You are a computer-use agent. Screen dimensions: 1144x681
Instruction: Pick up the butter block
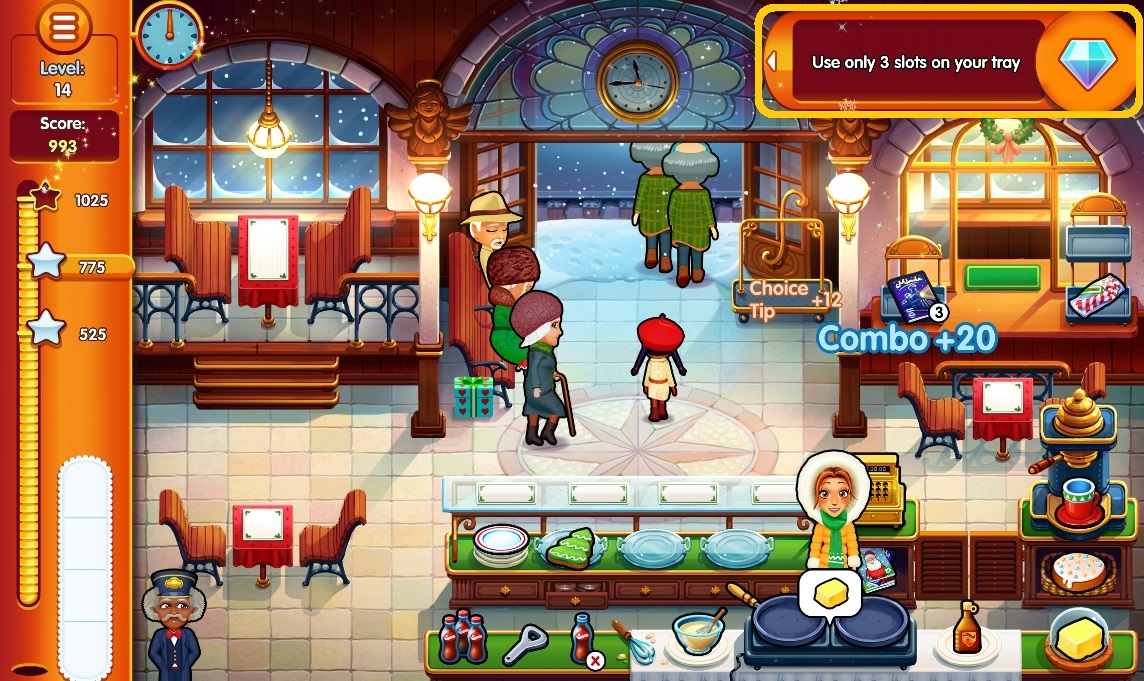(1079, 637)
